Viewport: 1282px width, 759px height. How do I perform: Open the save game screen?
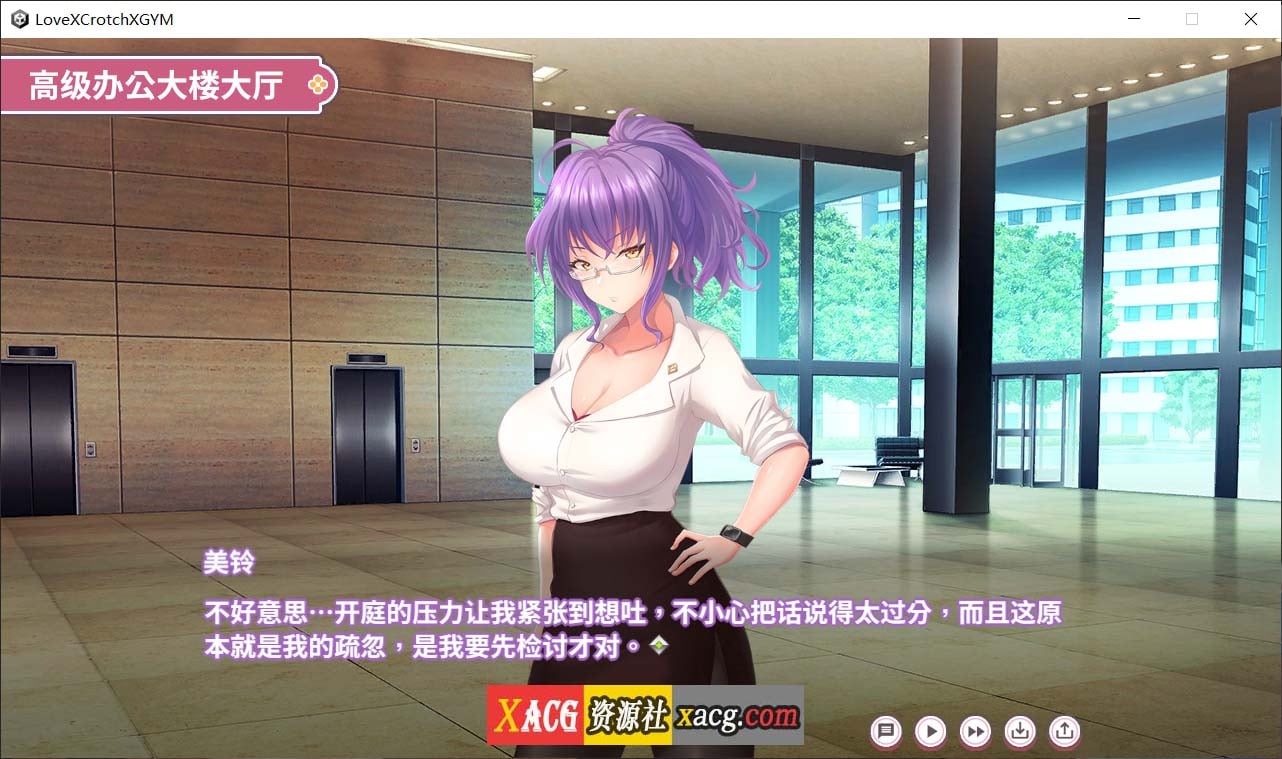coord(1020,732)
